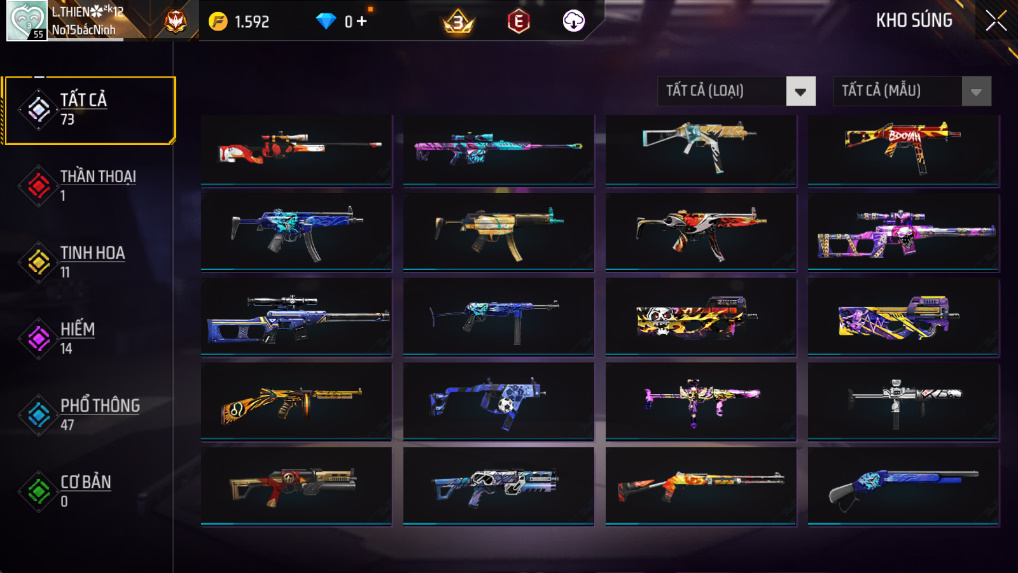
Task: Open the player profile avatar
Action: pos(26,21)
